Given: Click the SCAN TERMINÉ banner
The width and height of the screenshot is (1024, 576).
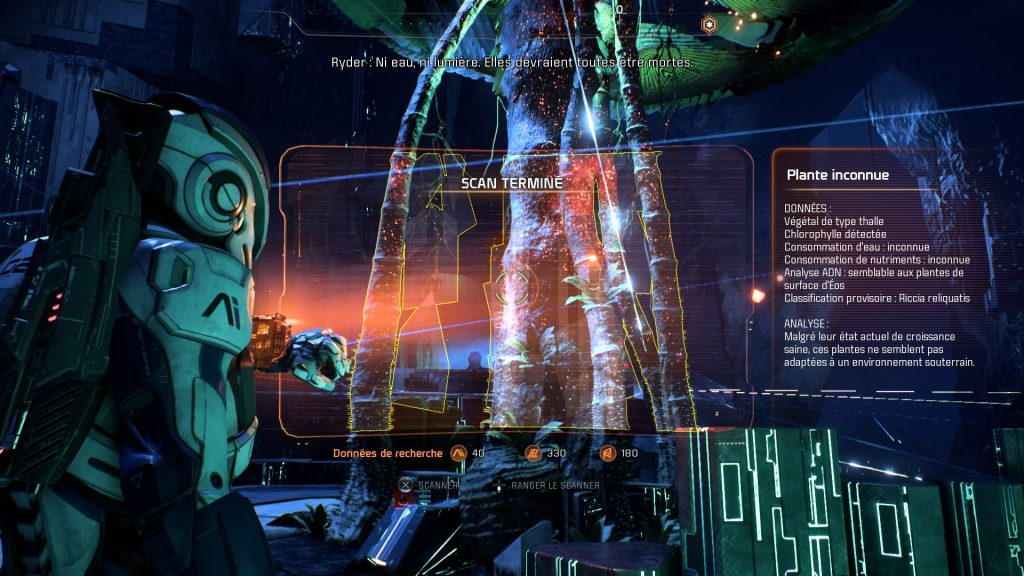Looking at the screenshot, I should click(512, 183).
